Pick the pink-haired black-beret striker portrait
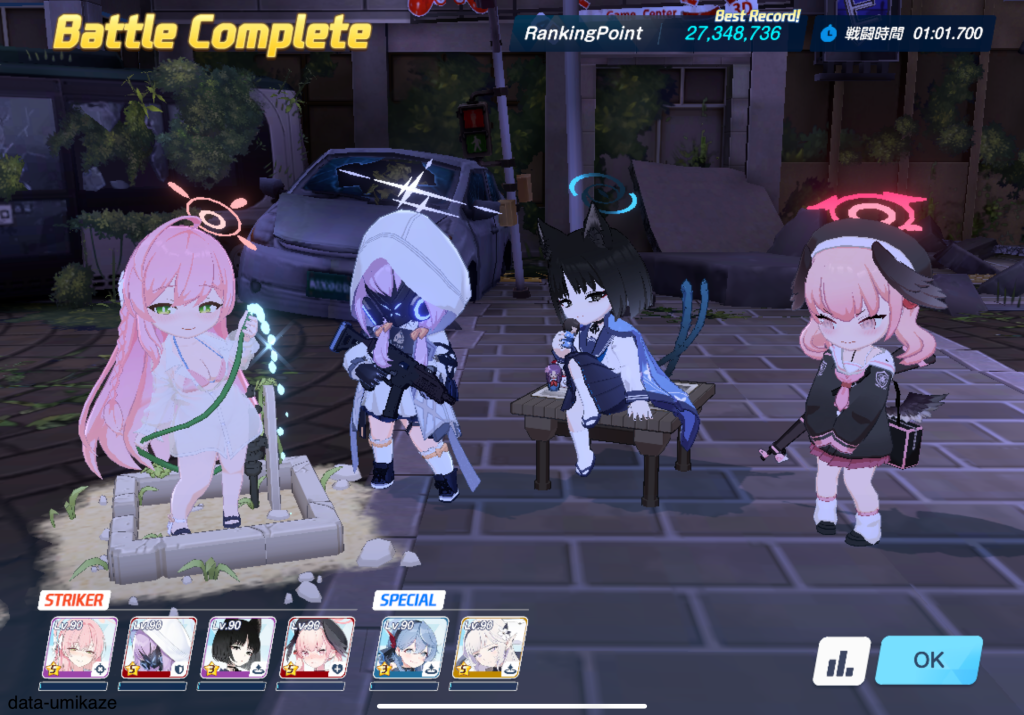The image size is (1024, 715). coord(316,648)
